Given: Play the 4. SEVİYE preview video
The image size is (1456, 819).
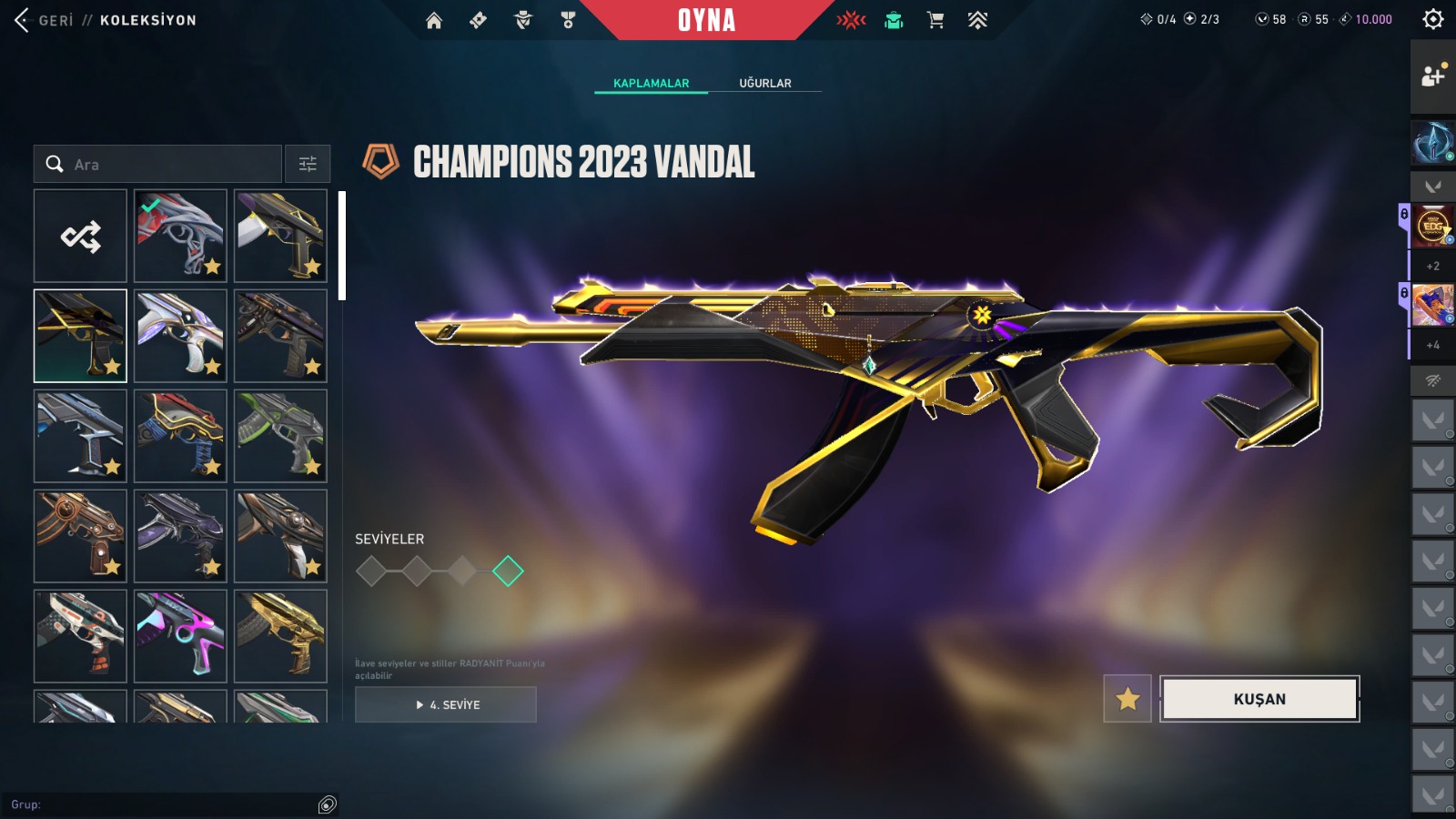Looking at the screenshot, I should click(x=446, y=704).
